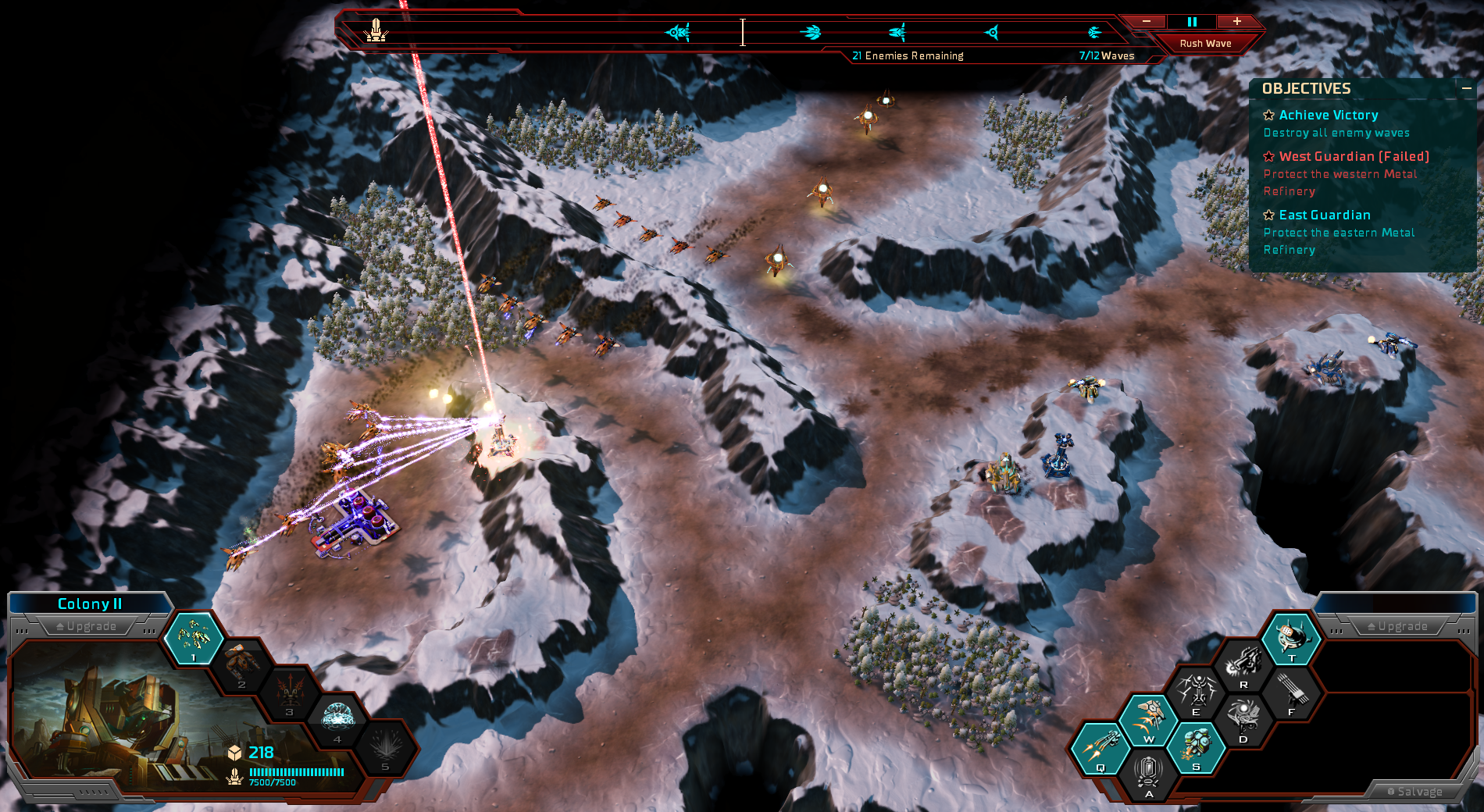Choose colony ability 2 orange mech

click(x=242, y=665)
